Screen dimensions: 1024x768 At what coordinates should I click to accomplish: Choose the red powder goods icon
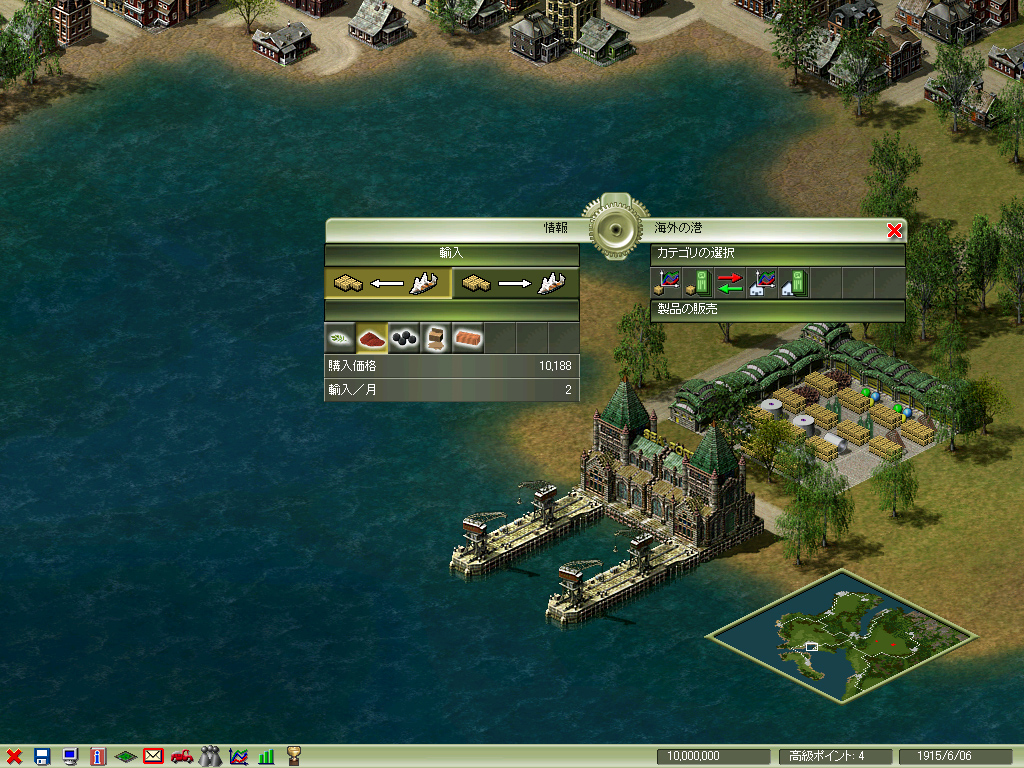point(372,338)
